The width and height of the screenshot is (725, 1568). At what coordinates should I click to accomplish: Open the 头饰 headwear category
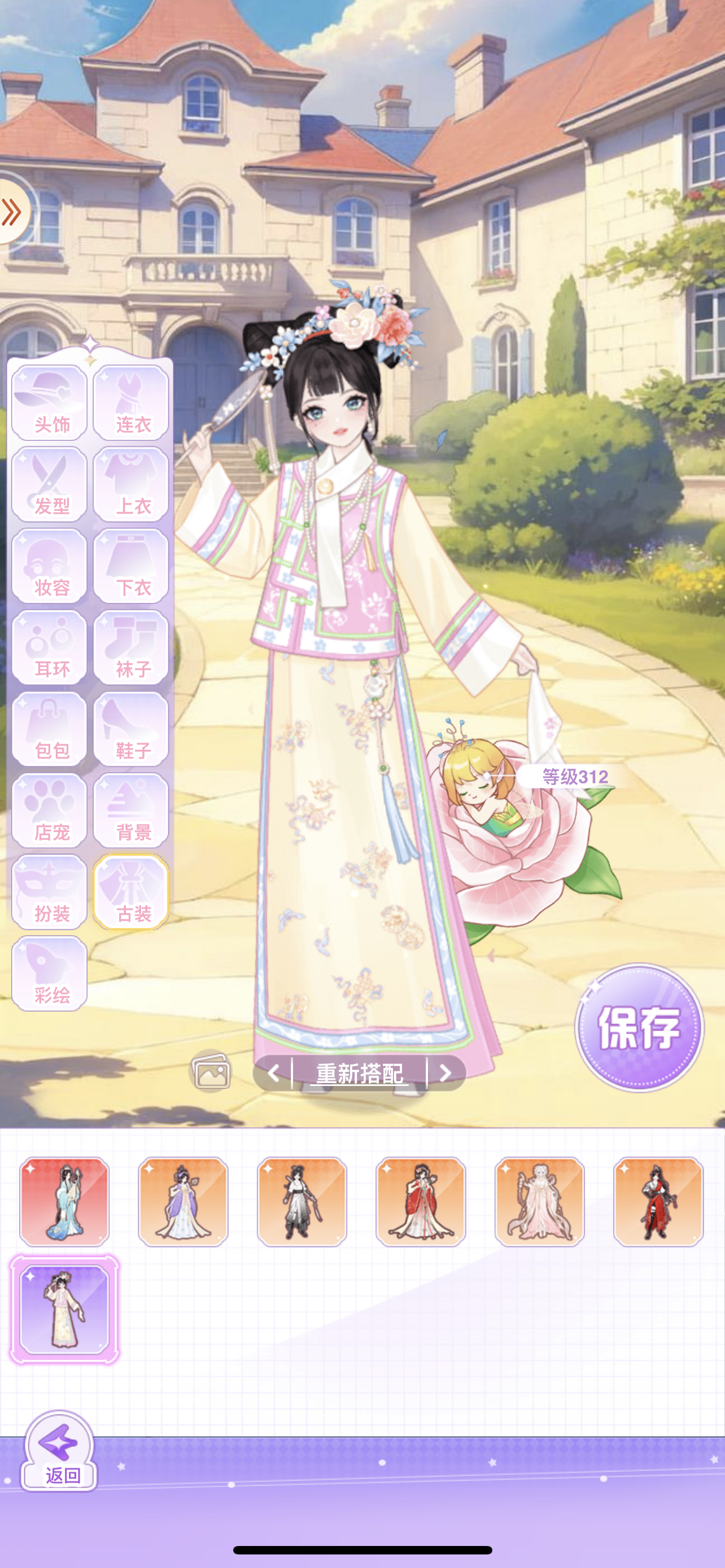[x=50, y=402]
